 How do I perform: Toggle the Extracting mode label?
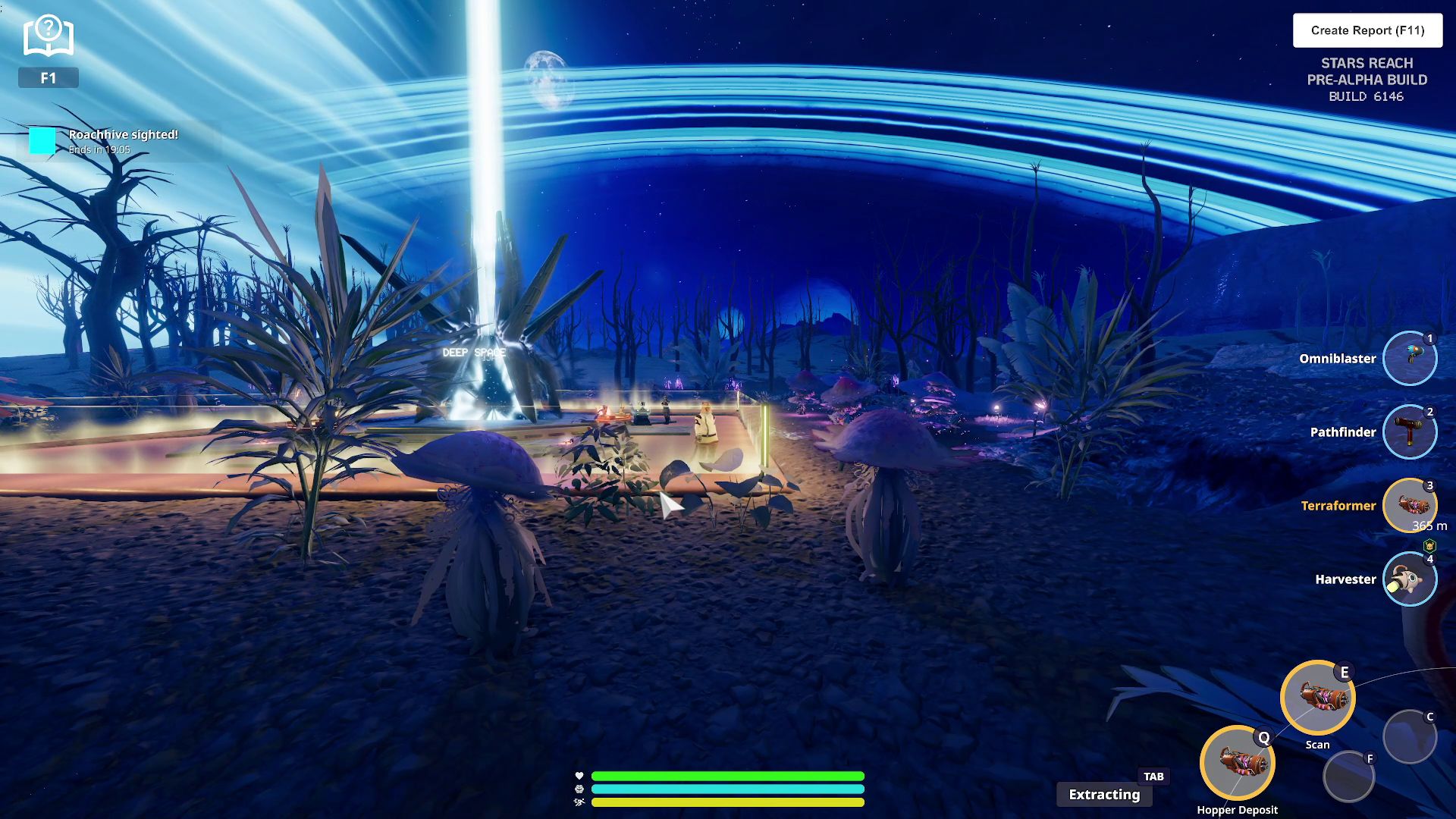click(1104, 794)
